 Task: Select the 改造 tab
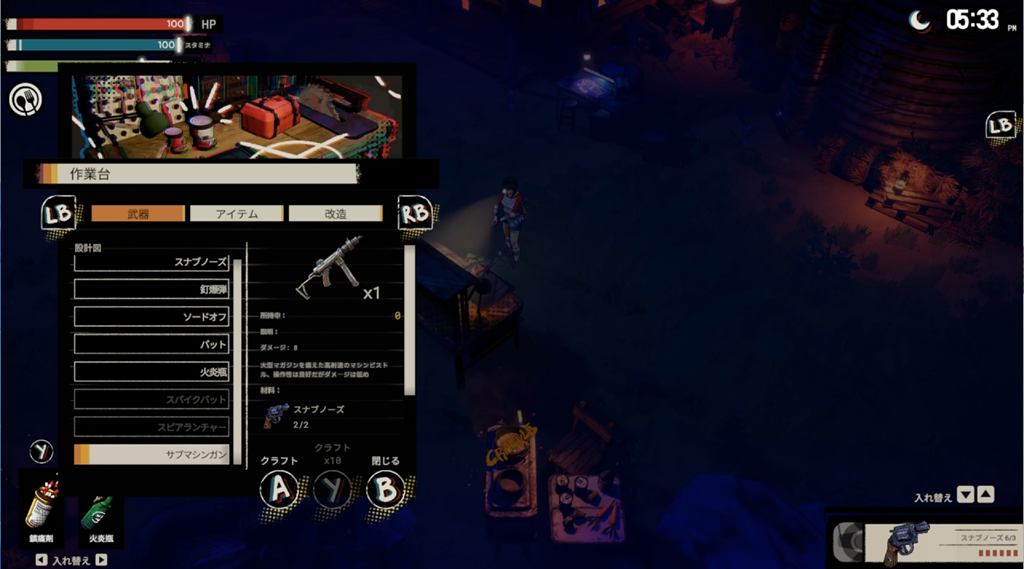(335, 213)
